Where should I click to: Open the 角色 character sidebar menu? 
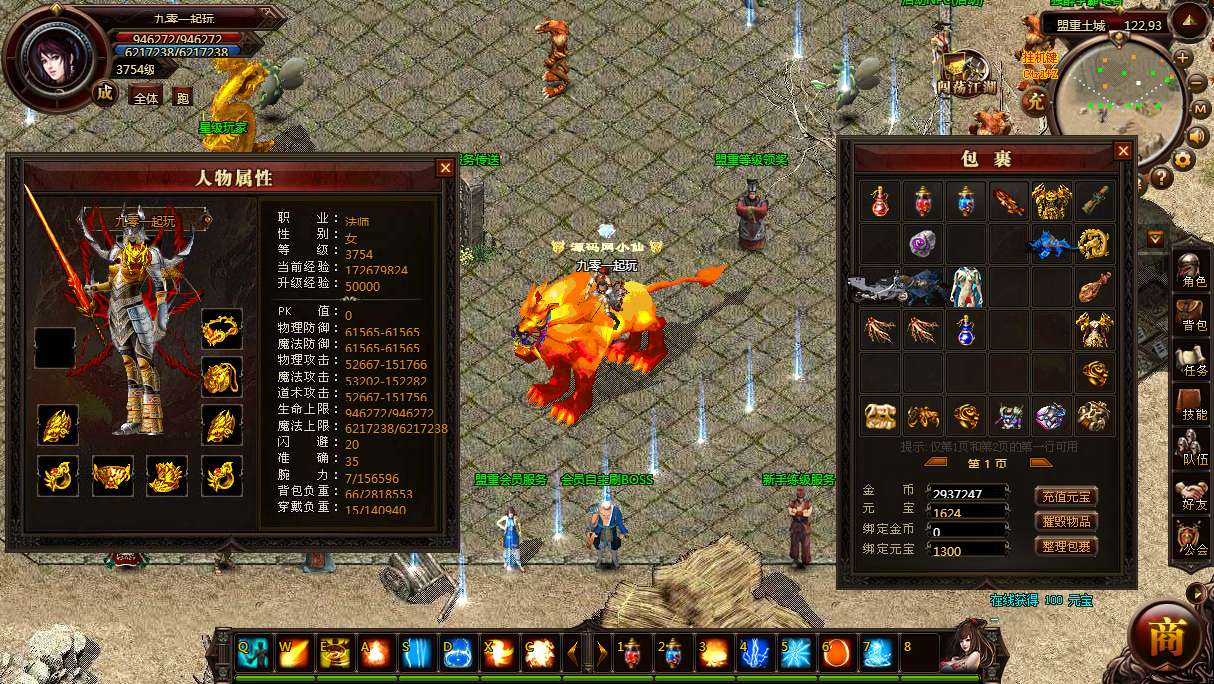click(1192, 270)
